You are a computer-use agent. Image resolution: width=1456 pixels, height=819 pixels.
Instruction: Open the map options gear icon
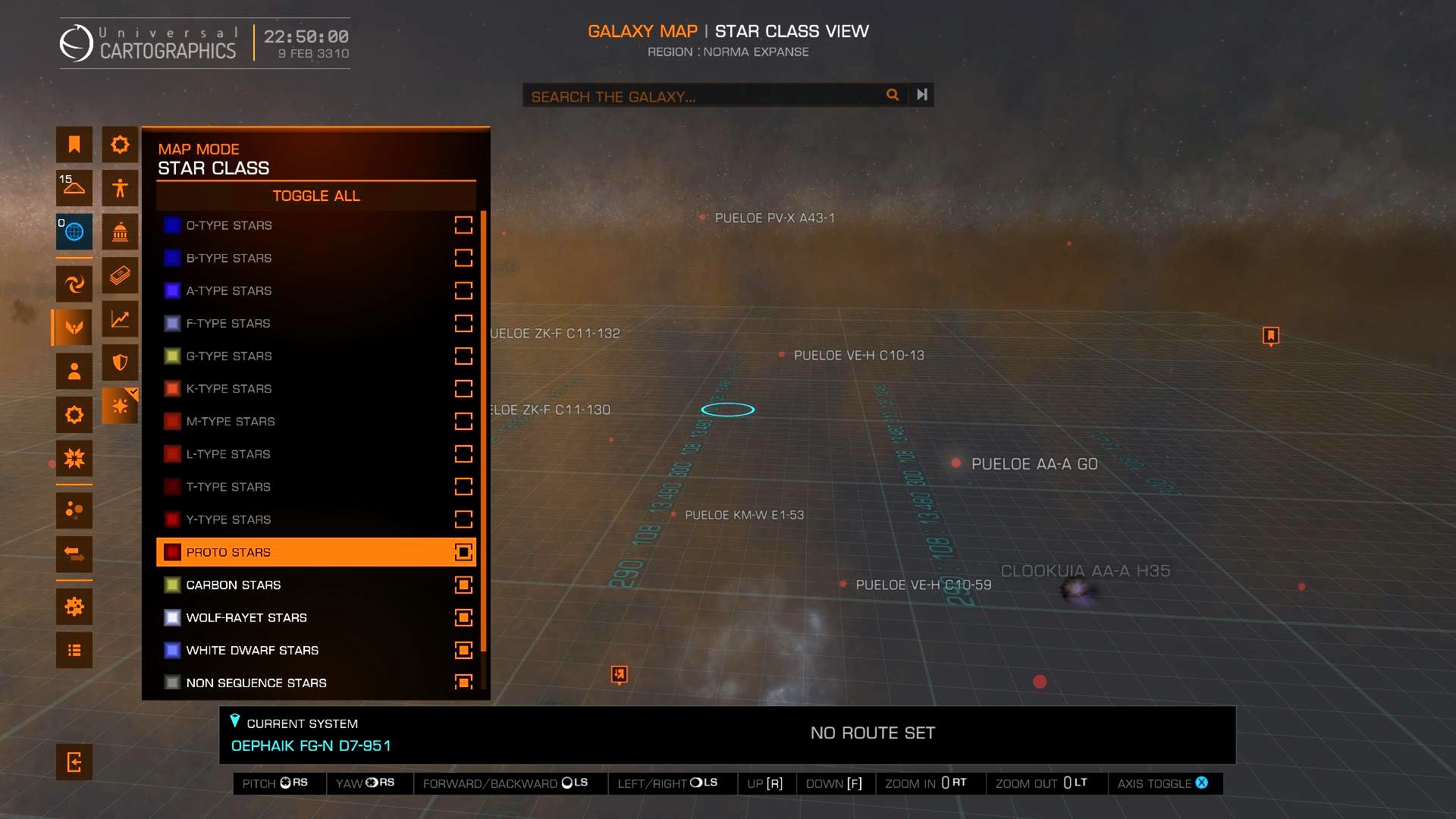click(x=74, y=607)
